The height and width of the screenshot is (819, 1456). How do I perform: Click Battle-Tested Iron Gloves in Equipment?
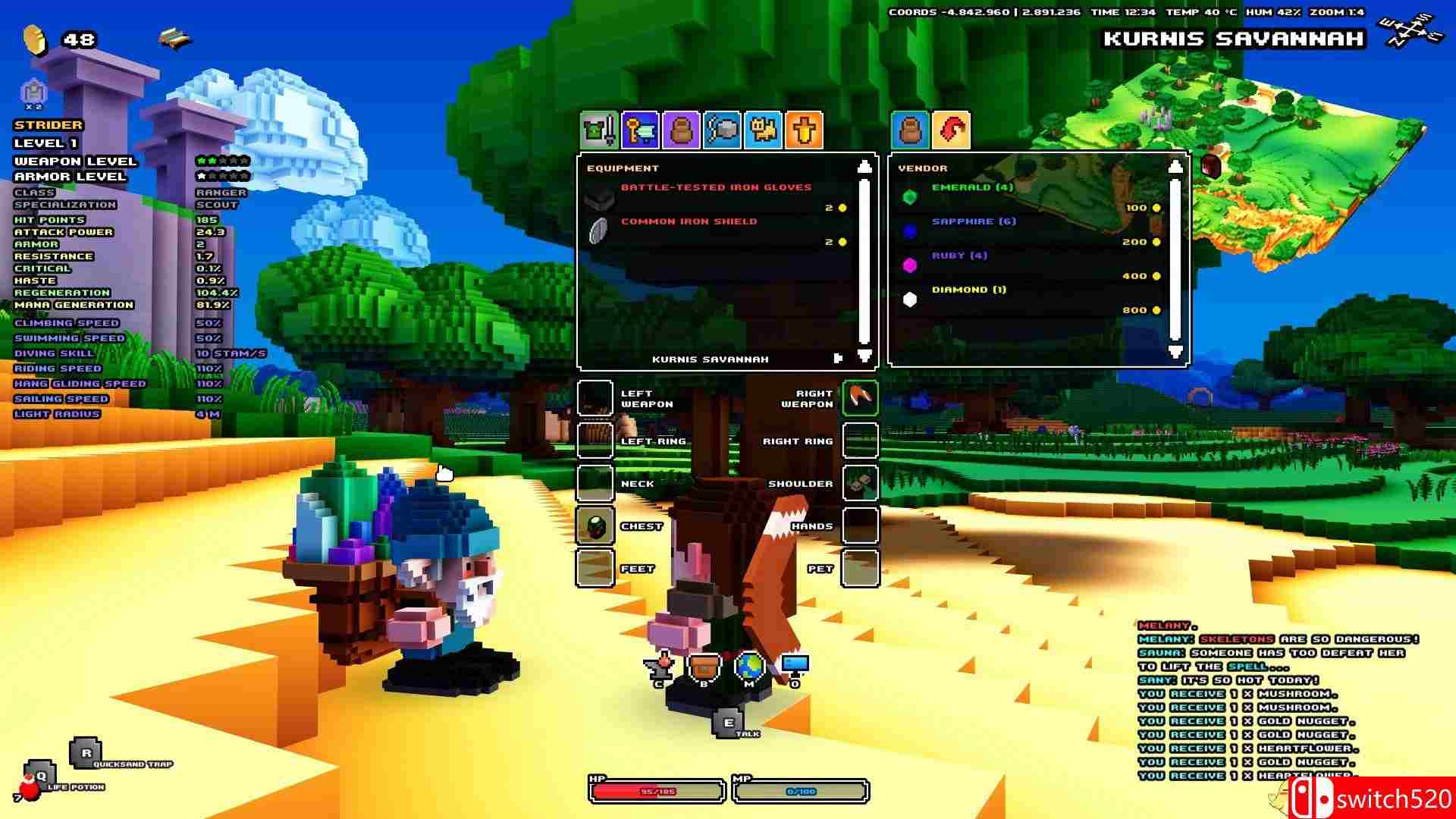pos(715,187)
